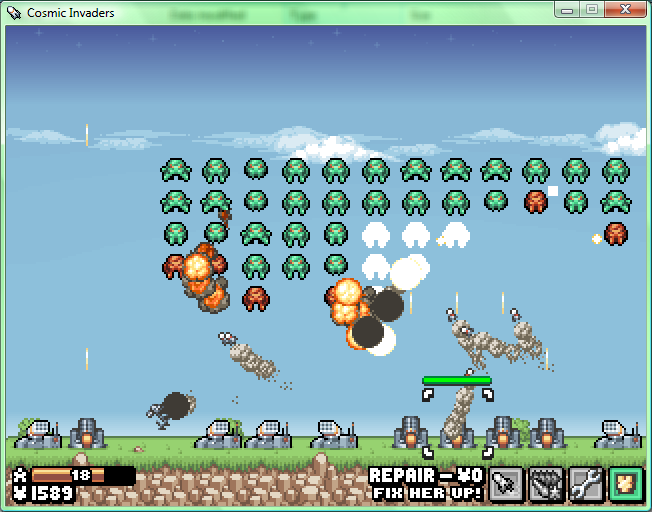Activate the wrench repair tool
This screenshot has height=512, width=652.
pos(586,484)
